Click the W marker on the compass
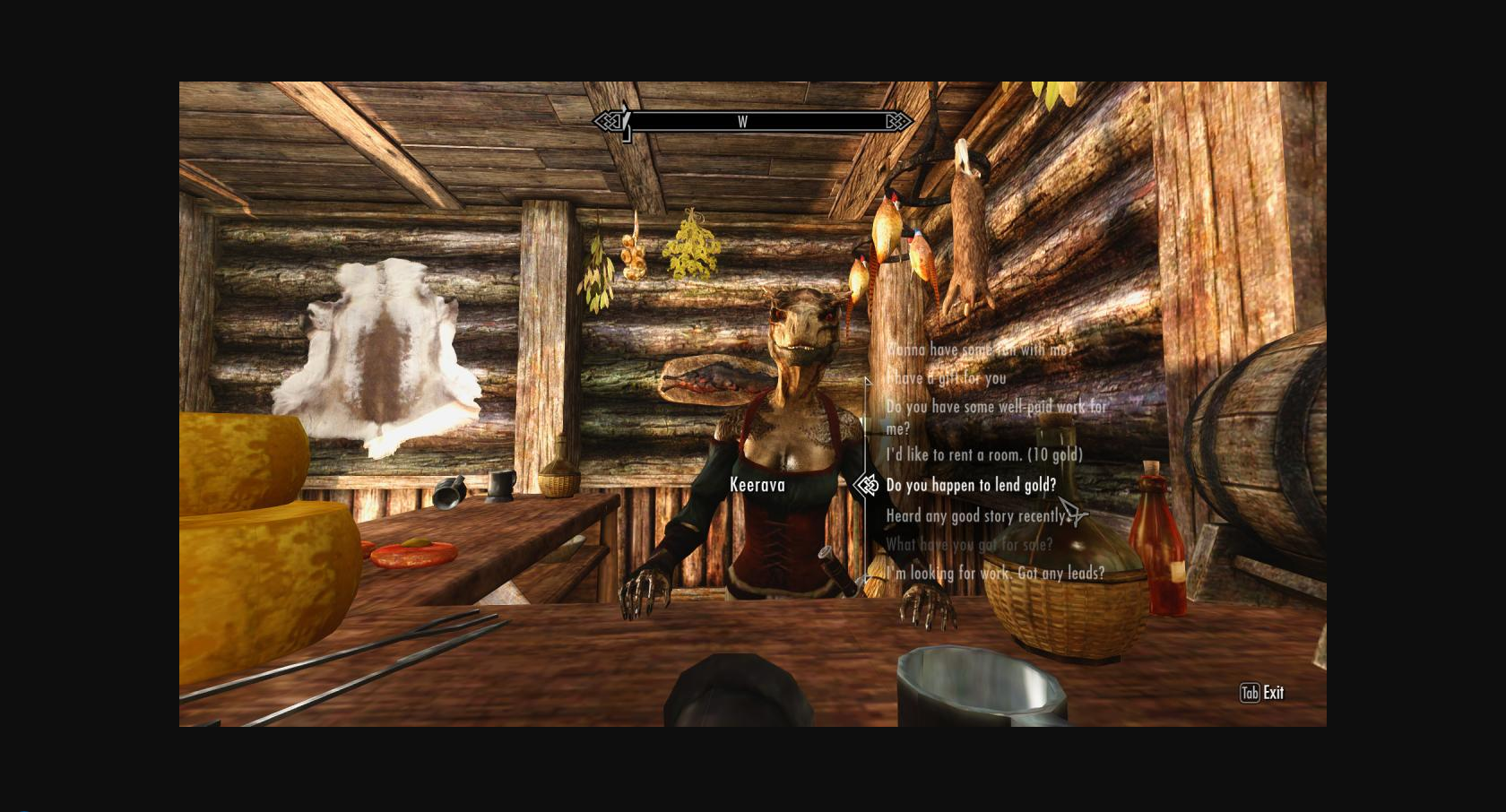Viewport: 1506px width, 812px height. 742,122
